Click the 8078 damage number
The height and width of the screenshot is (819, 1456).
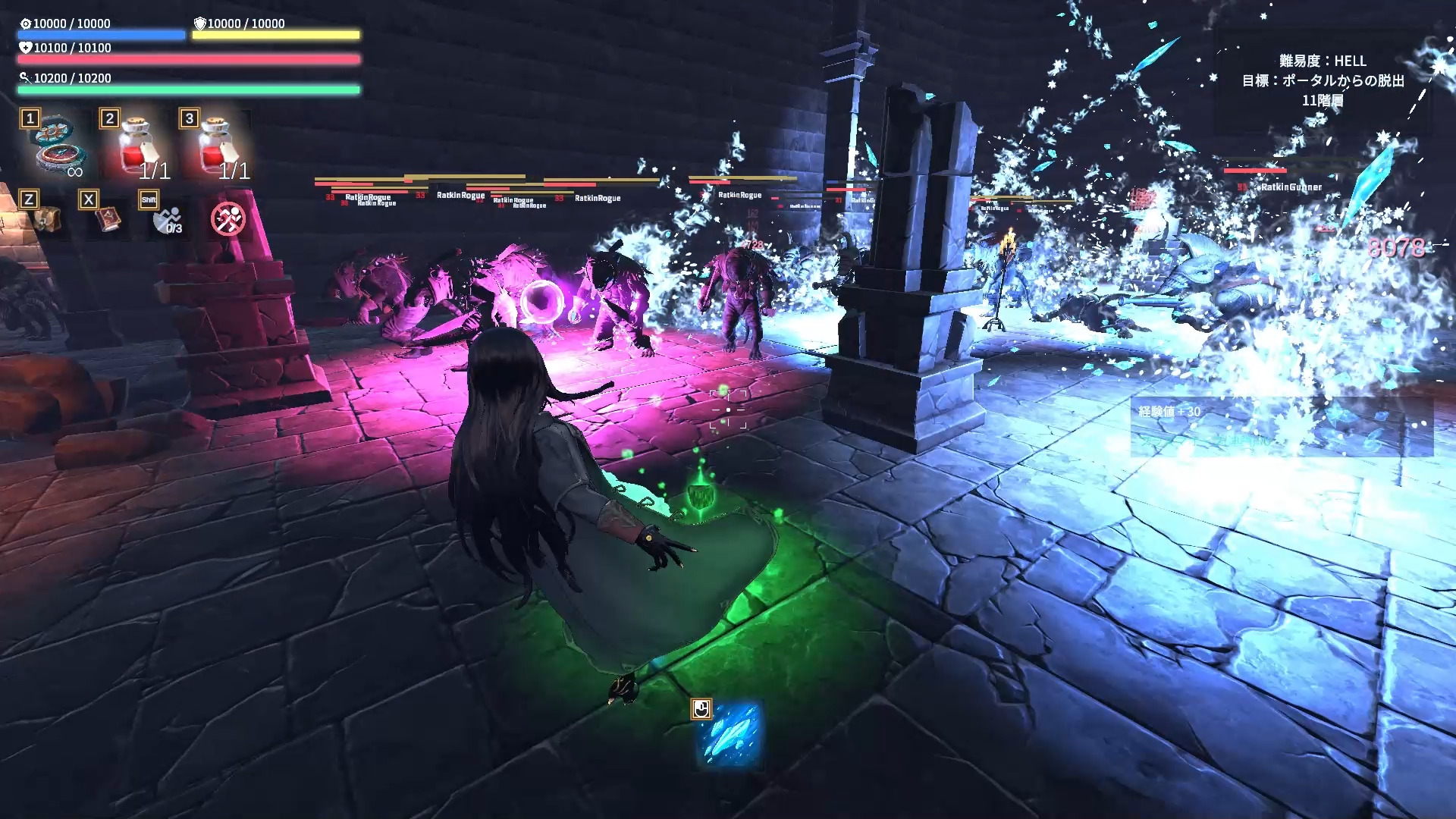pos(1398,247)
